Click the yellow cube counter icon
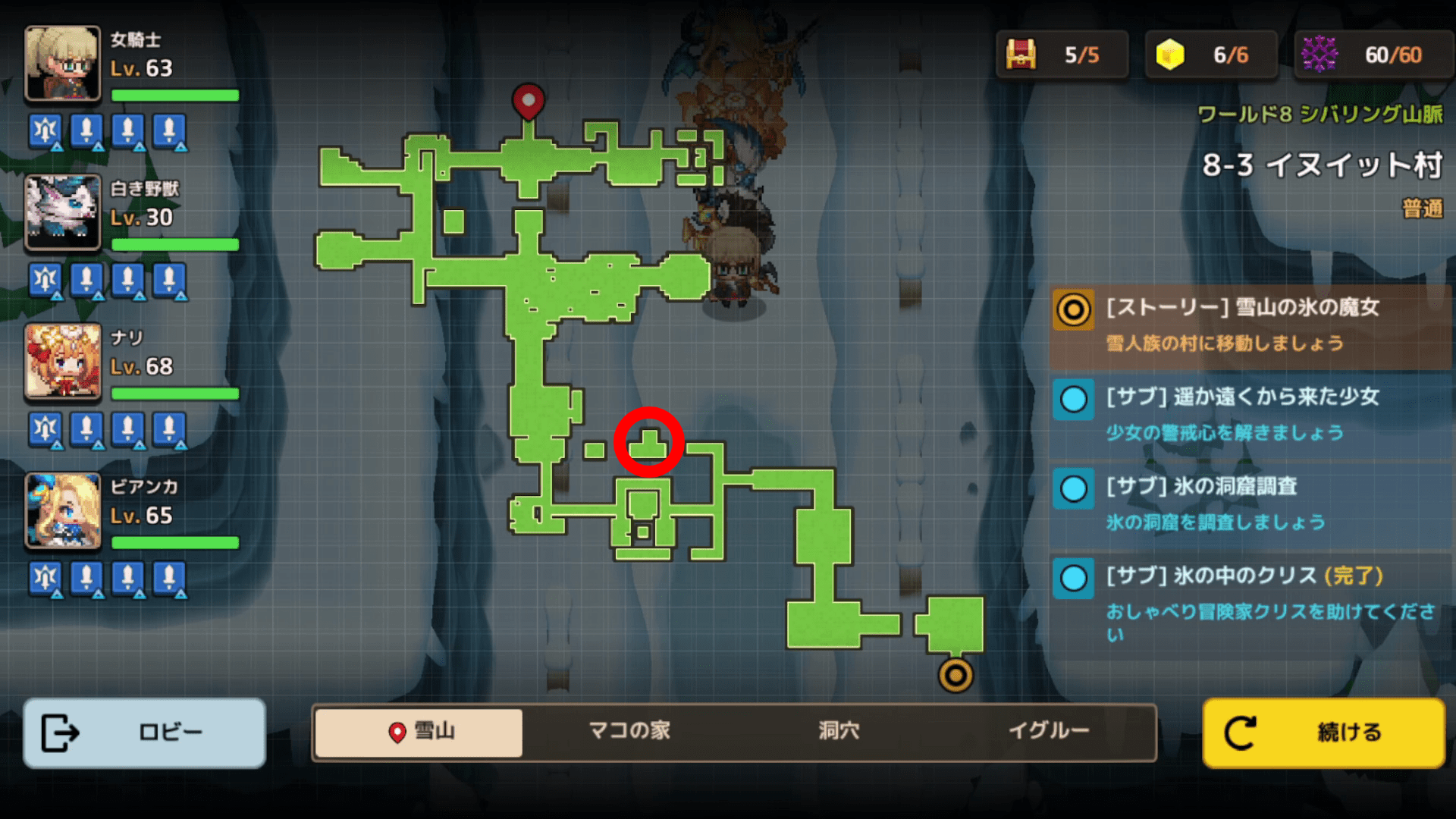The image size is (1456, 819). pyautogui.click(x=1169, y=55)
